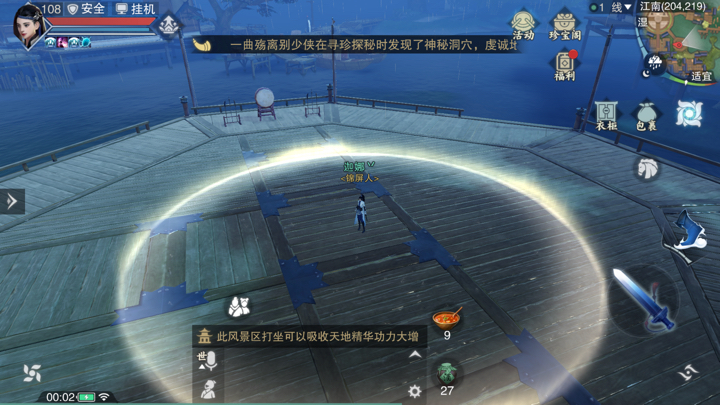The width and height of the screenshot is (720, 405).
Task: Use the green jar potion item
Action: click(446, 372)
